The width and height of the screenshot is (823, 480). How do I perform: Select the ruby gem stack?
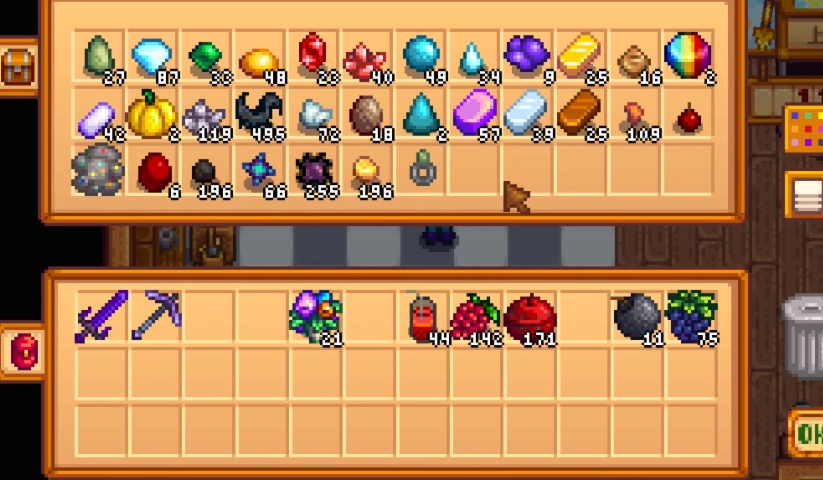tap(313, 56)
